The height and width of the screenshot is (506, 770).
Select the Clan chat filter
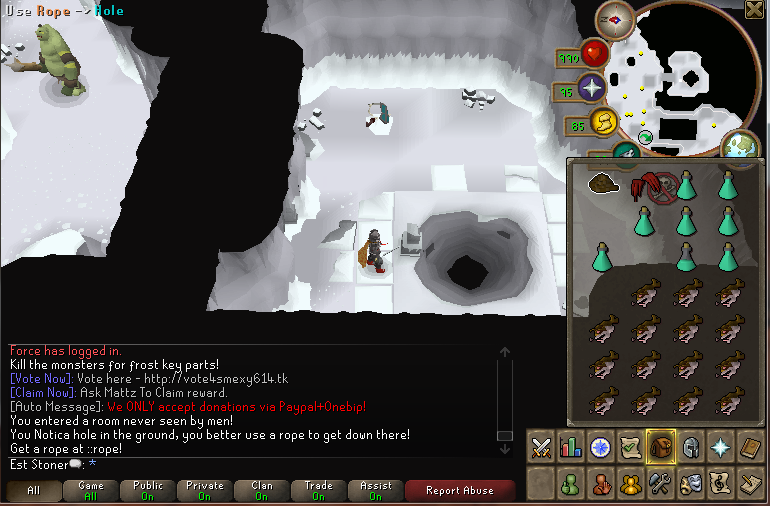click(262, 490)
